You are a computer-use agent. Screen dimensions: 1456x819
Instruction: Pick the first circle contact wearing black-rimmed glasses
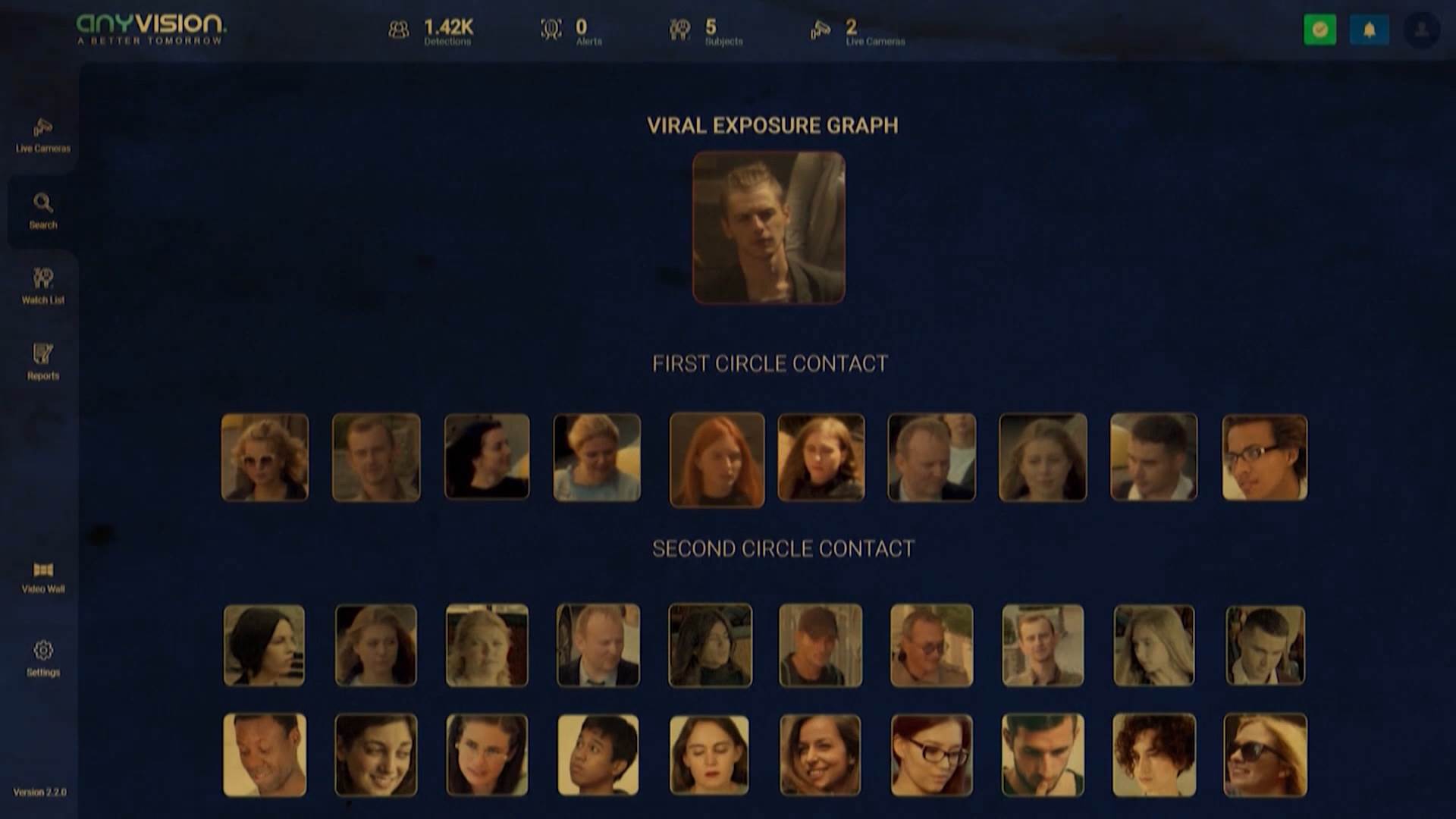1264,457
